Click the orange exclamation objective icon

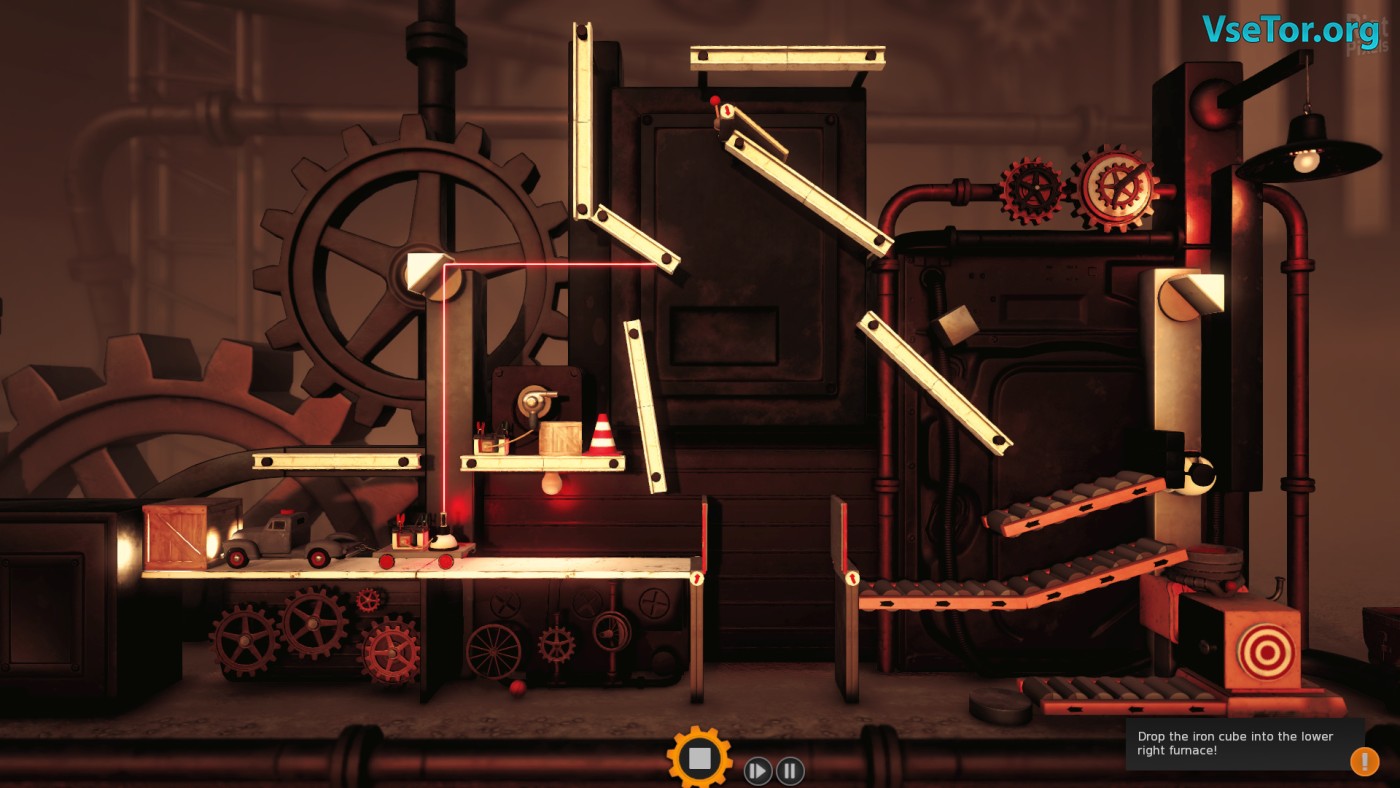(1364, 761)
